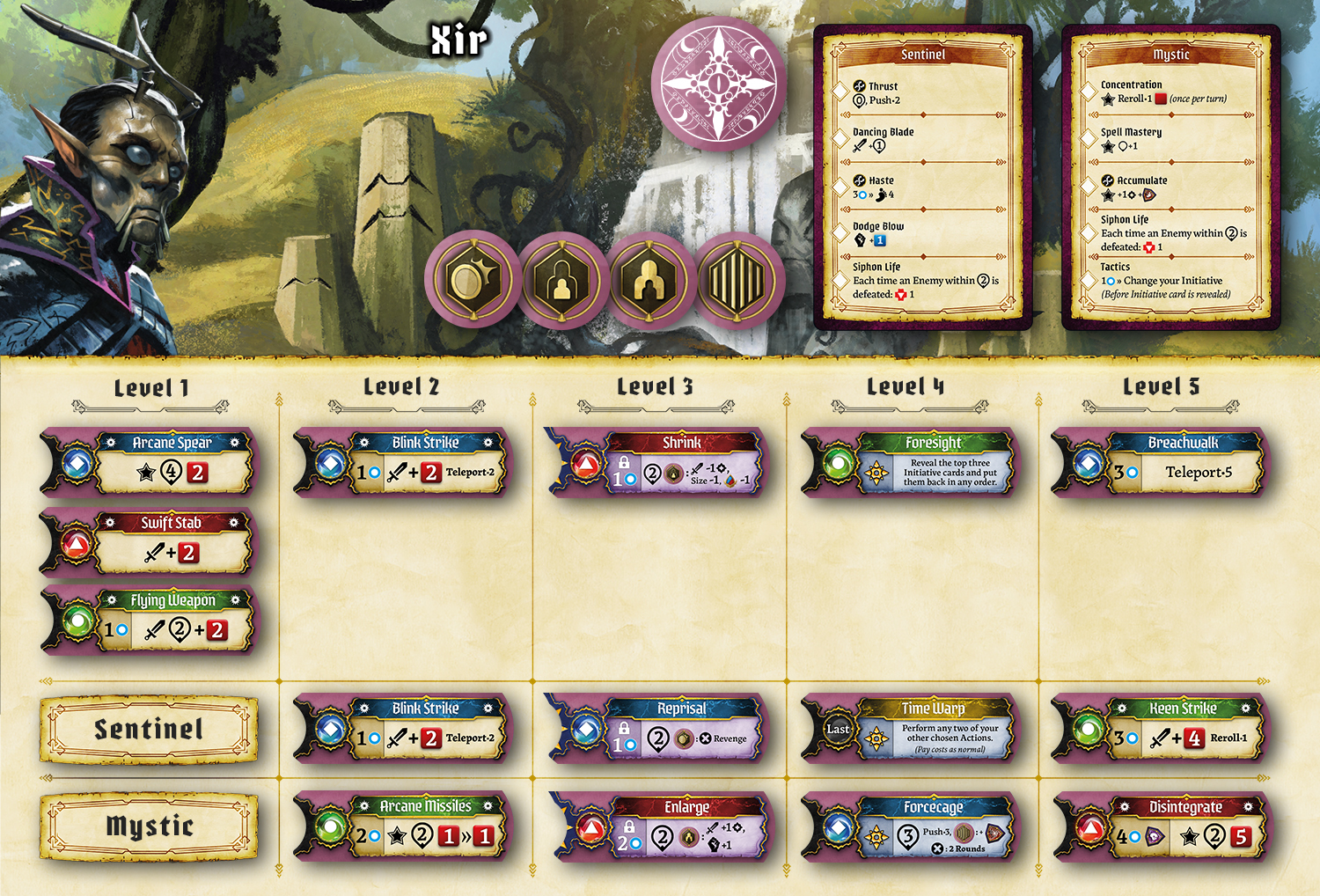The image size is (1320, 896).
Task: Pick the Arcane Missiles ability card
Action: [x=401, y=826]
